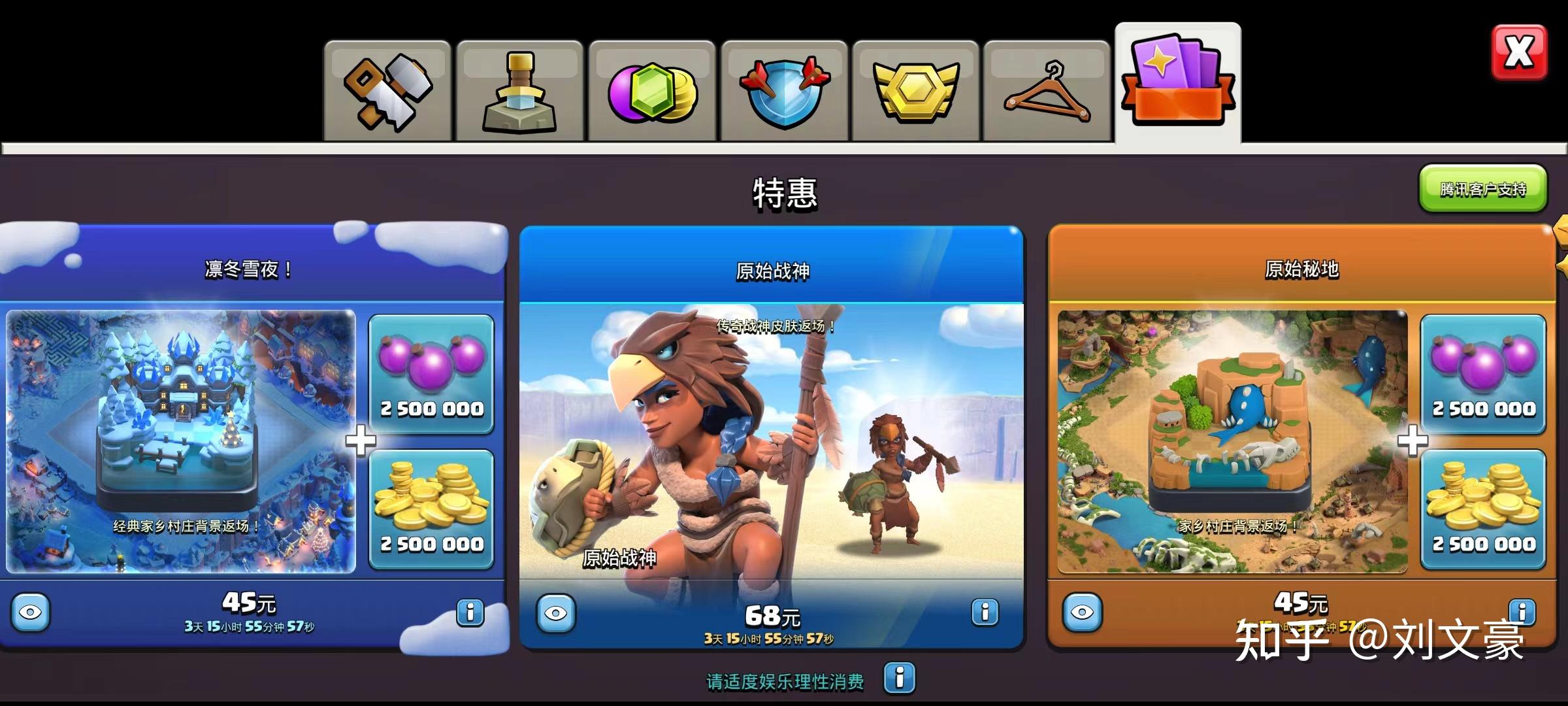
Task: Preview the 原始战神 skin with eye button
Action: point(556,613)
